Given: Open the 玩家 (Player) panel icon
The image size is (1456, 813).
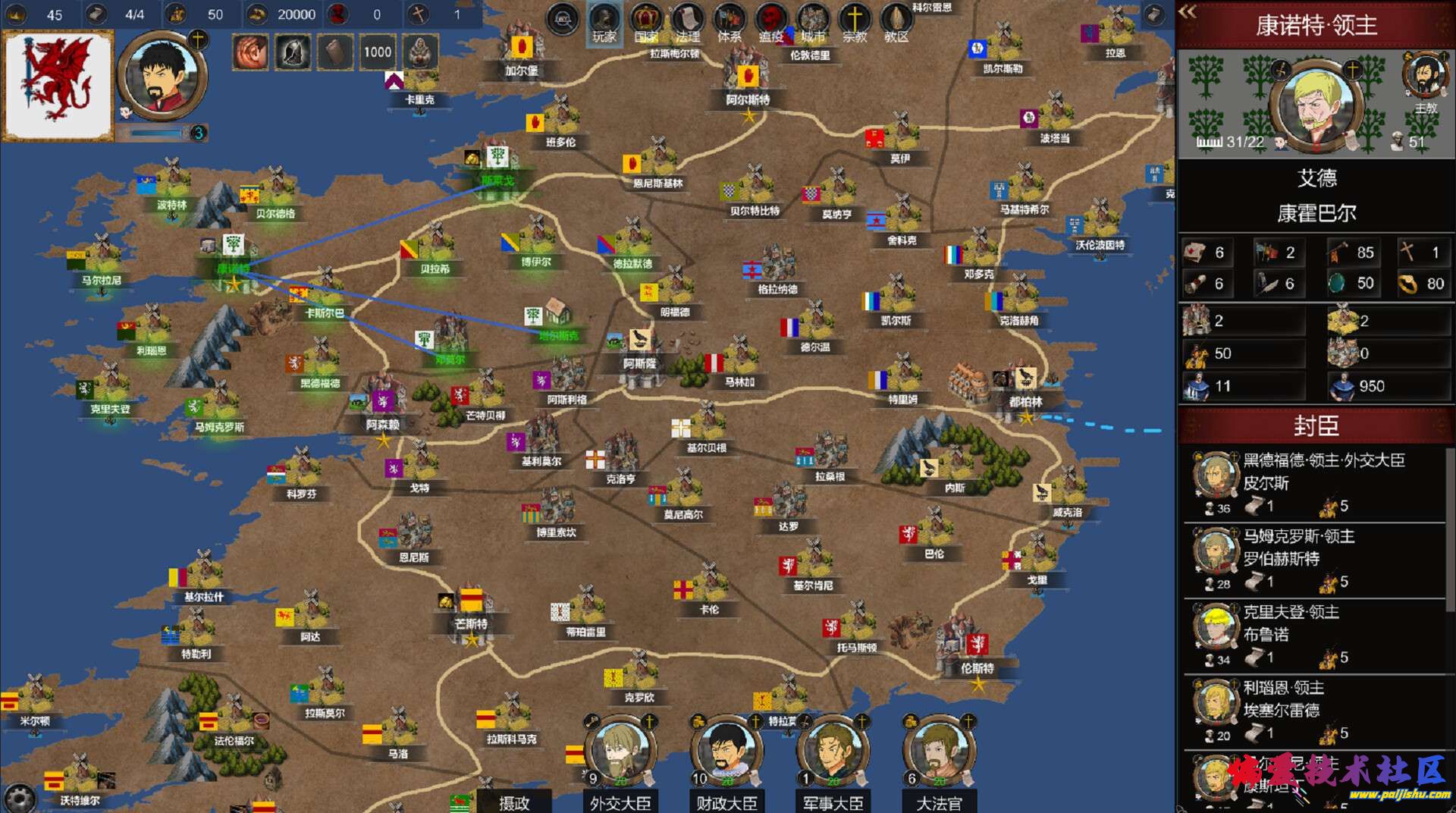Looking at the screenshot, I should click(x=603, y=21).
